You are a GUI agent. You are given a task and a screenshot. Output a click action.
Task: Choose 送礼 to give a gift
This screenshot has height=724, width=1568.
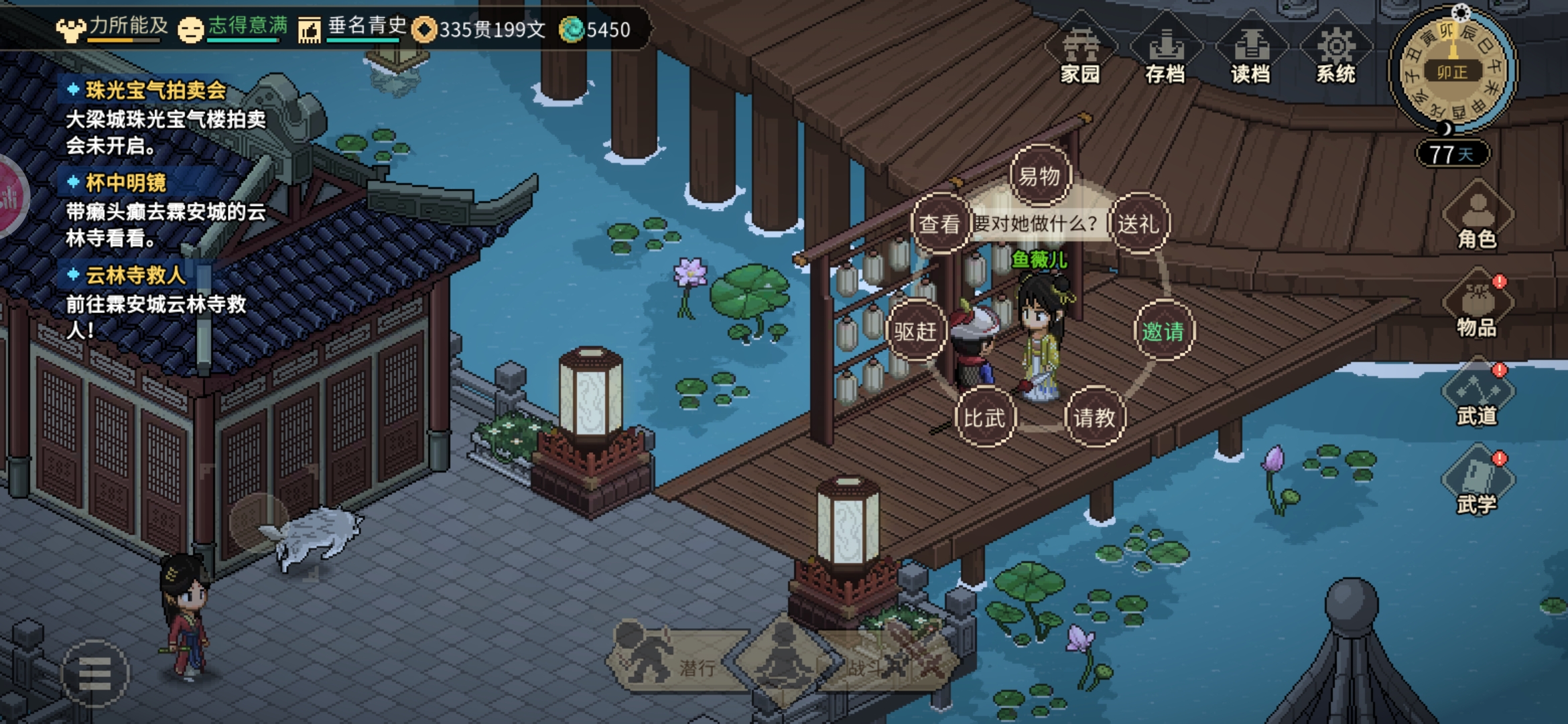coord(1138,224)
